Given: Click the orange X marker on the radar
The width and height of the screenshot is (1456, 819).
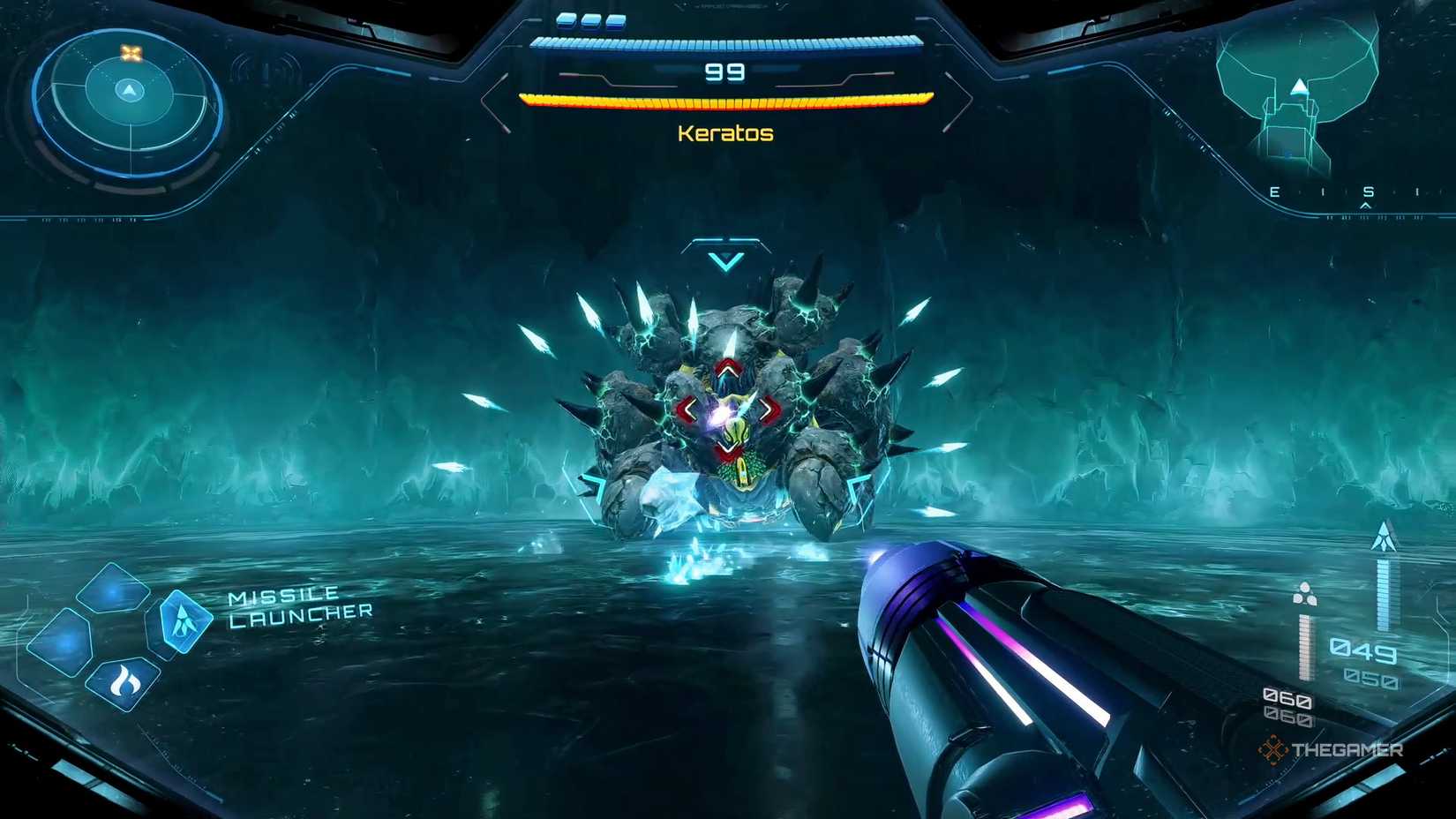Looking at the screenshot, I should [x=131, y=51].
